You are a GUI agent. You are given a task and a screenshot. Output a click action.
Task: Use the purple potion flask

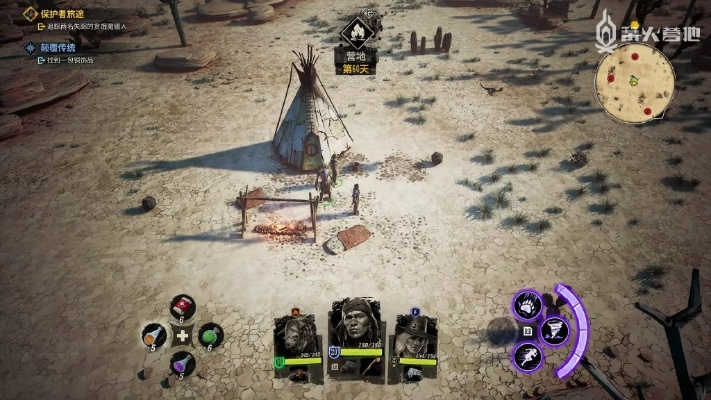point(182,362)
